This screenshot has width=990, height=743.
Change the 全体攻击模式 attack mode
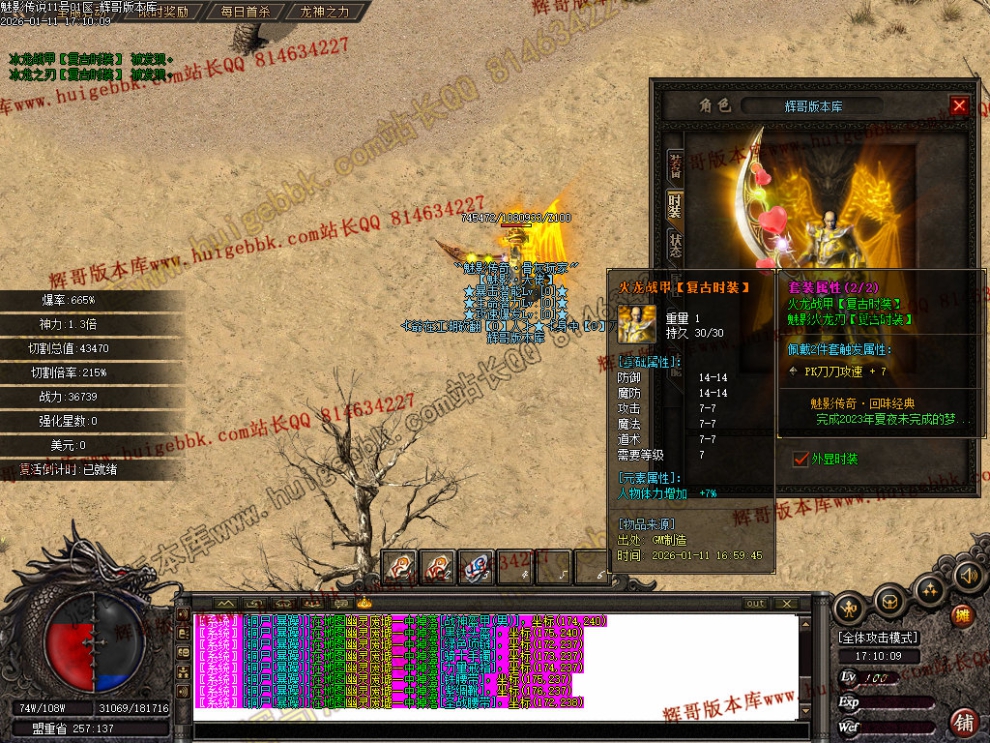pos(879,637)
